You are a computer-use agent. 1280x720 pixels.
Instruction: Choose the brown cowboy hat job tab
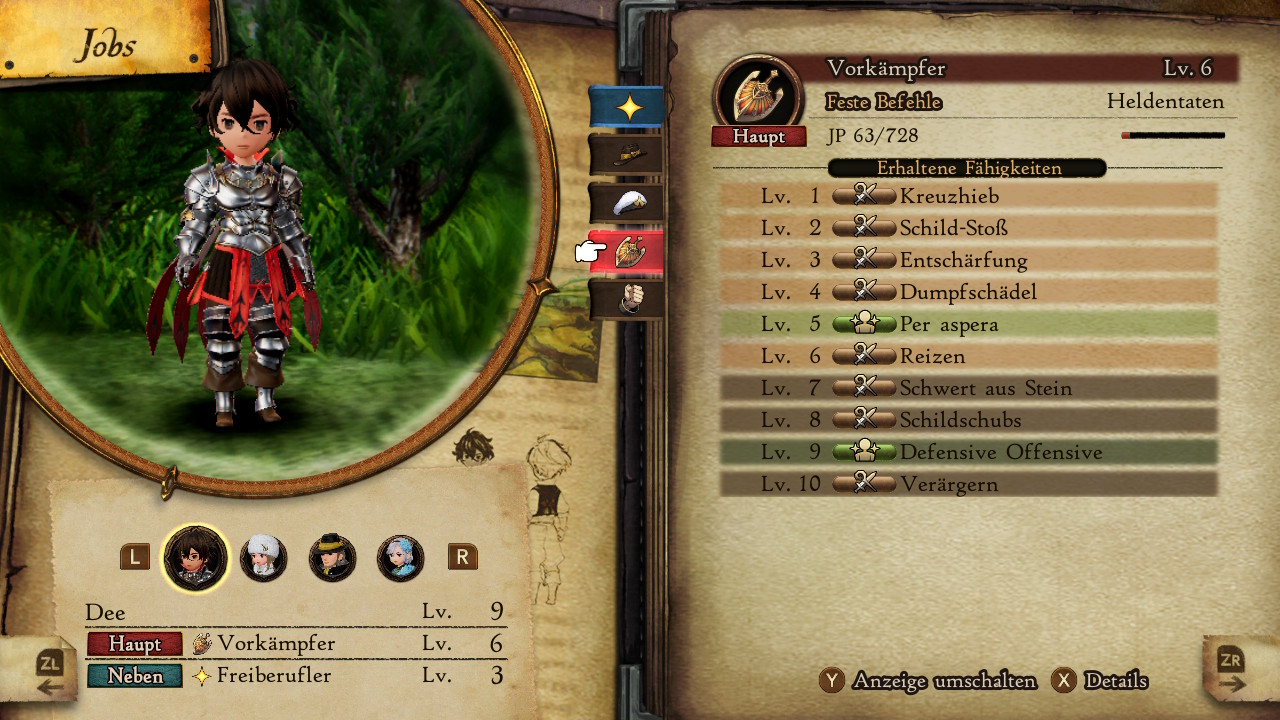click(627, 155)
